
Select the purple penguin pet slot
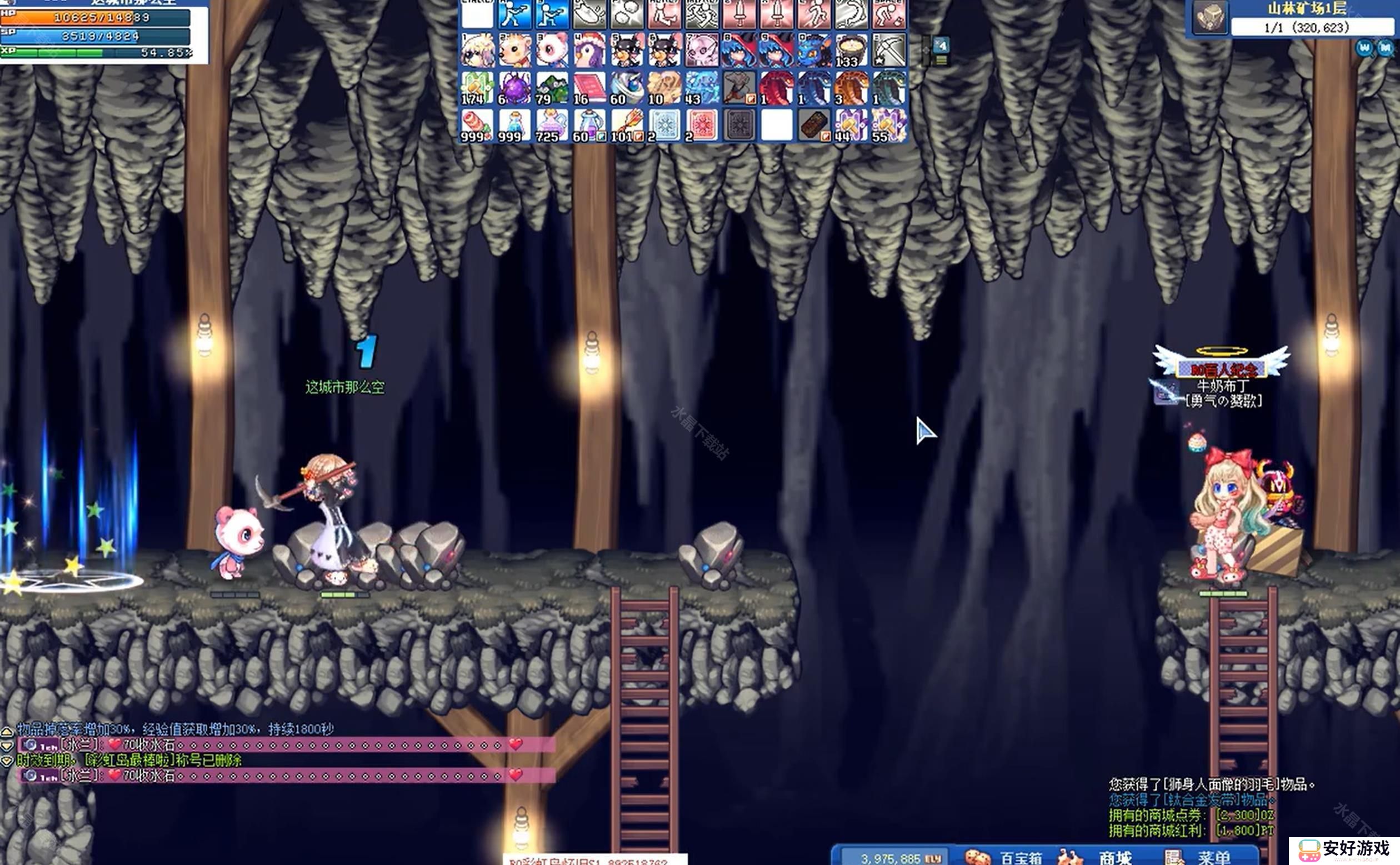[x=589, y=50]
